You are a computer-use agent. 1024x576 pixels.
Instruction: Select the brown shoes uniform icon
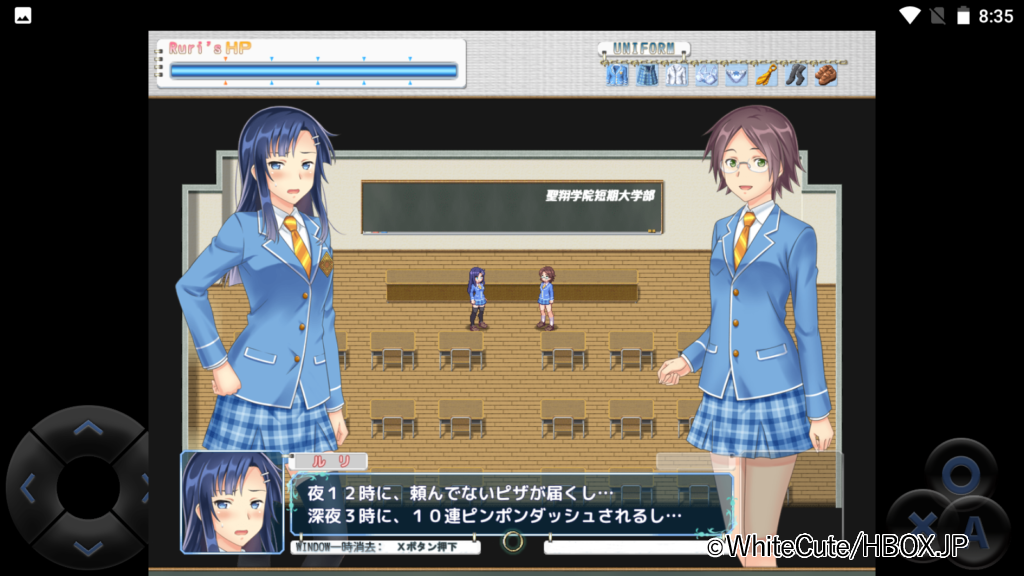pos(825,74)
